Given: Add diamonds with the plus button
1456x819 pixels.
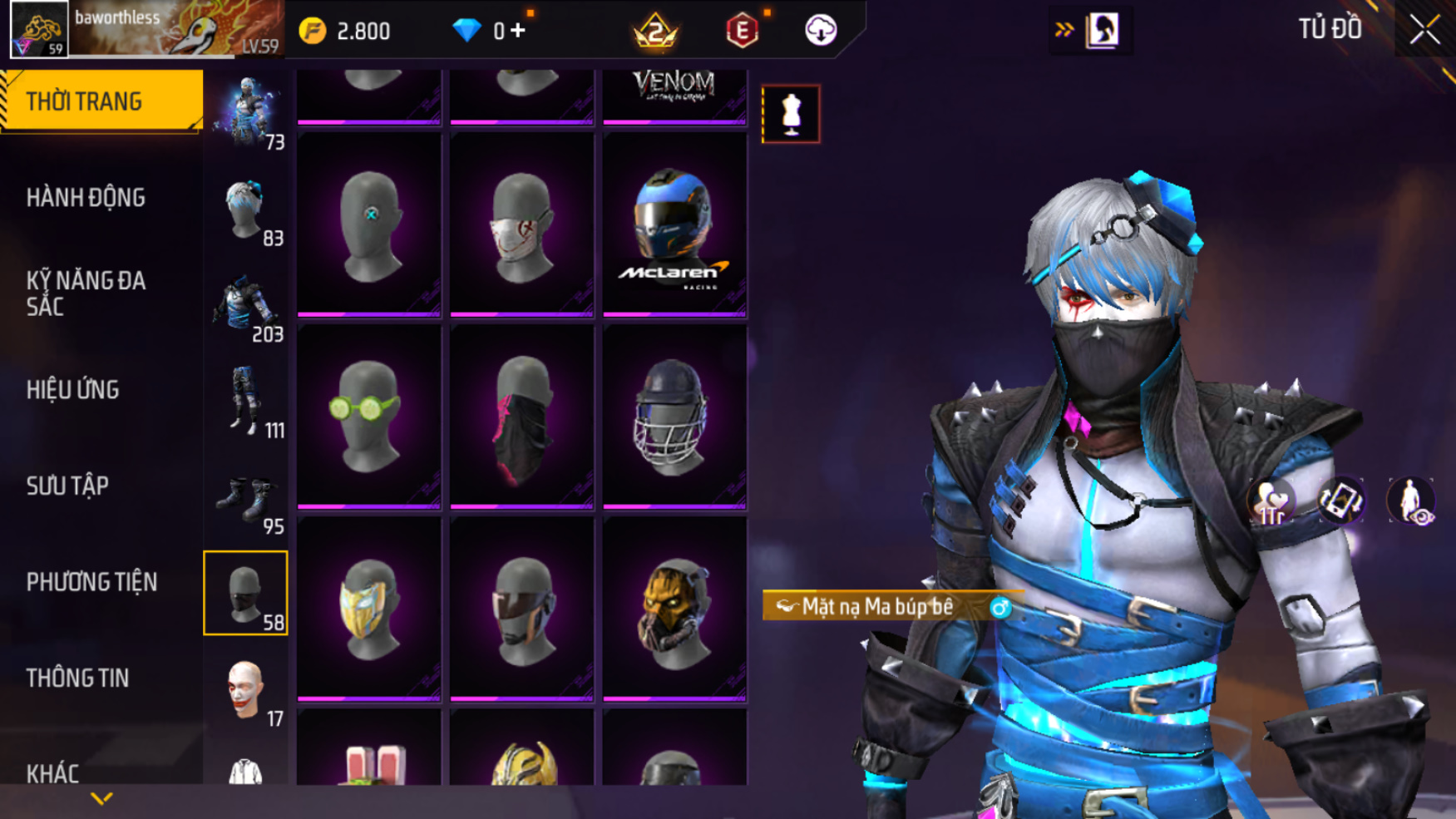Looking at the screenshot, I should pyautogui.click(x=518, y=31).
